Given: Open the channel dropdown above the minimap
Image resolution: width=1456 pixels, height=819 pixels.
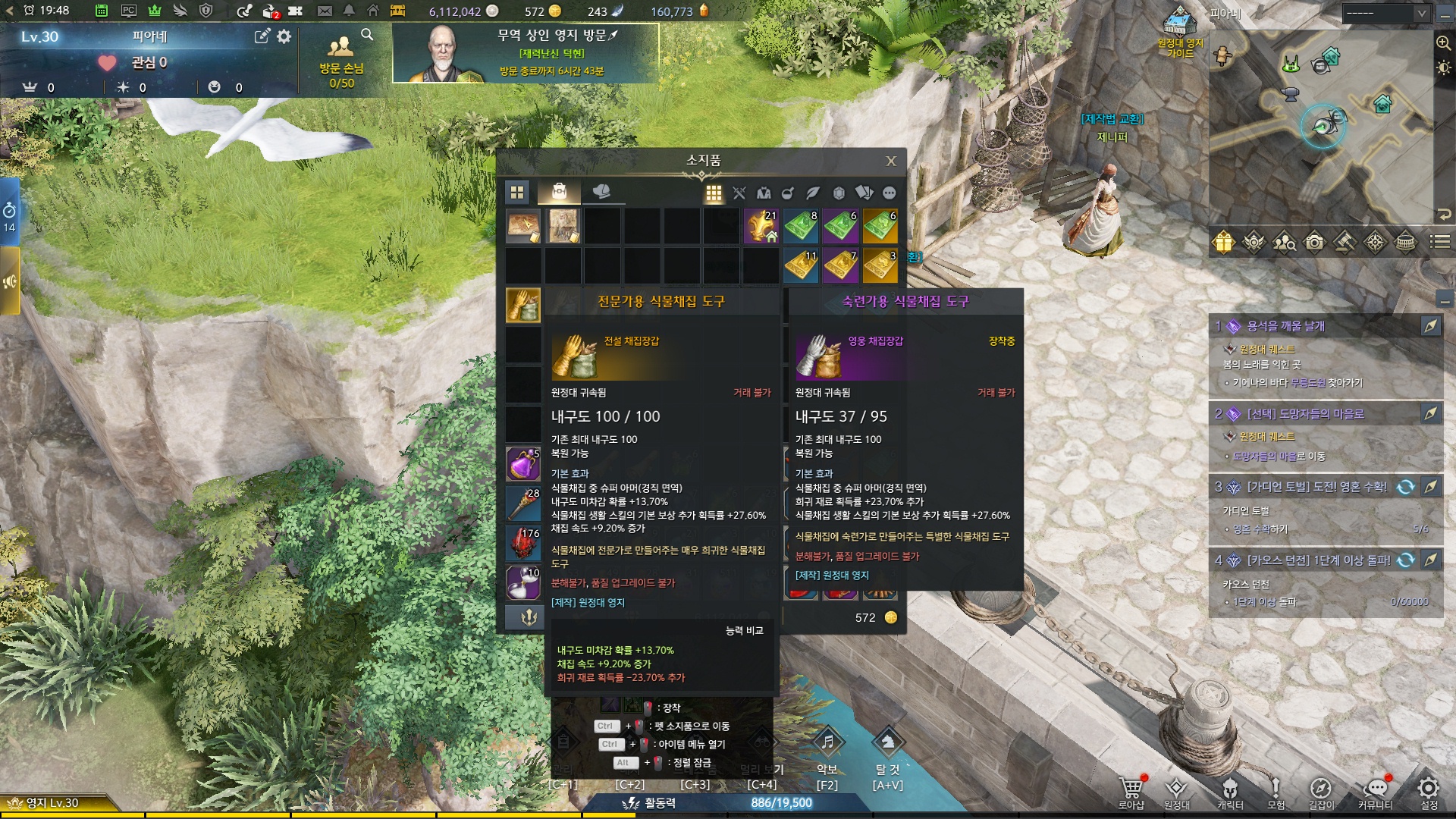Looking at the screenshot, I should click(x=1385, y=14).
